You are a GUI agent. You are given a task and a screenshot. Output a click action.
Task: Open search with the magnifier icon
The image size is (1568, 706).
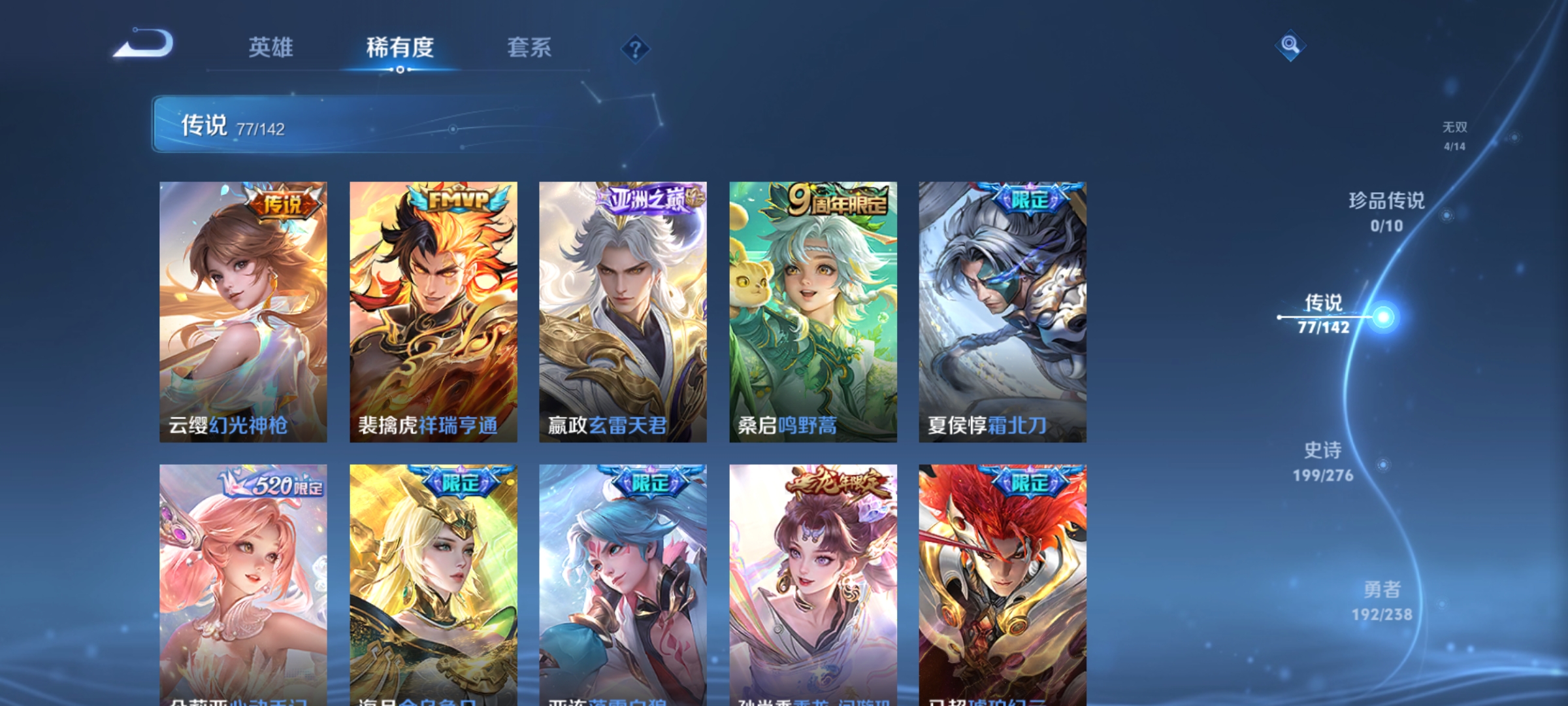click(1289, 46)
